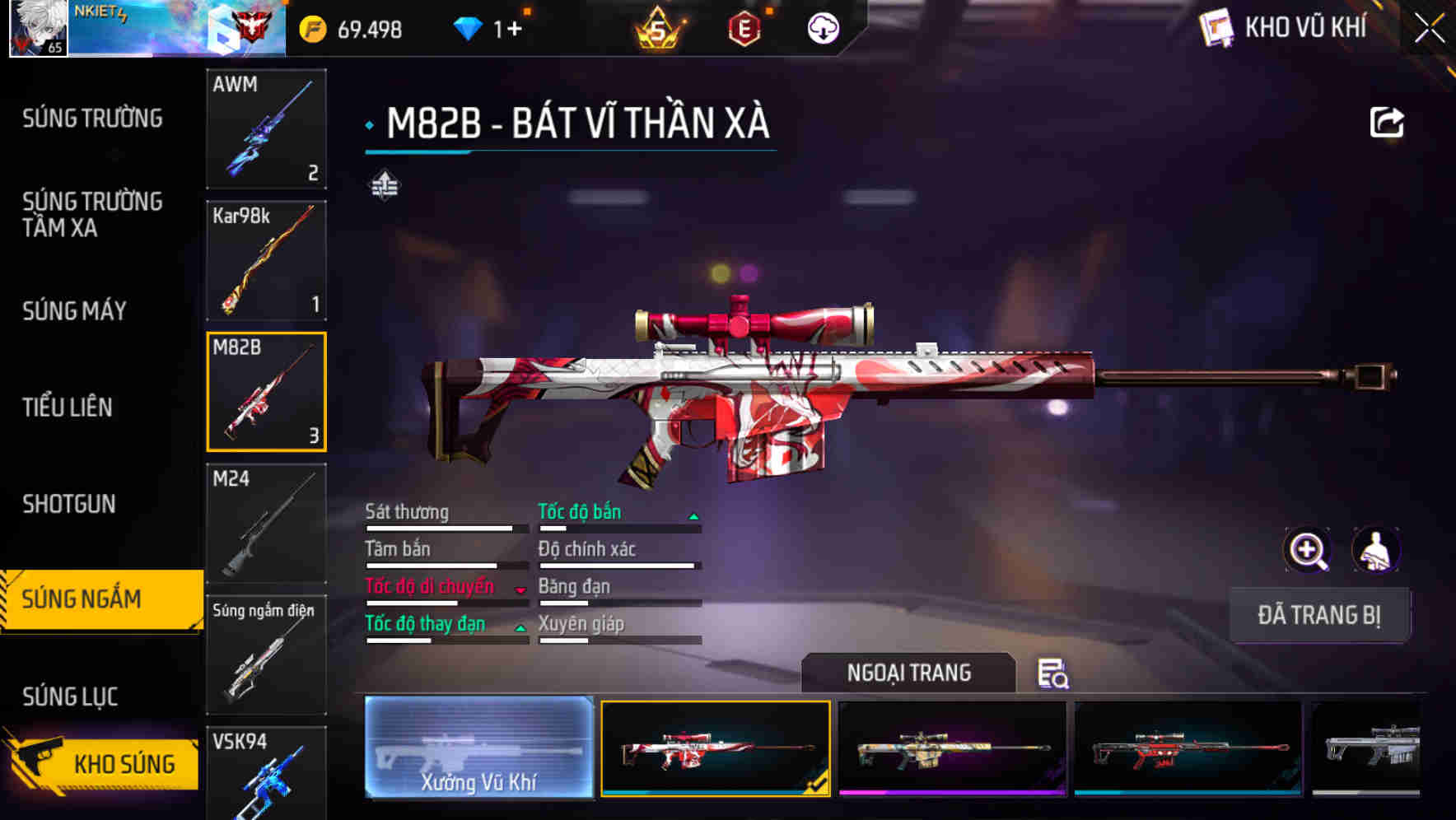Open the upgrade icon below the skin title
Image resolution: width=1456 pixels, height=820 pixels.
(x=385, y=185)
